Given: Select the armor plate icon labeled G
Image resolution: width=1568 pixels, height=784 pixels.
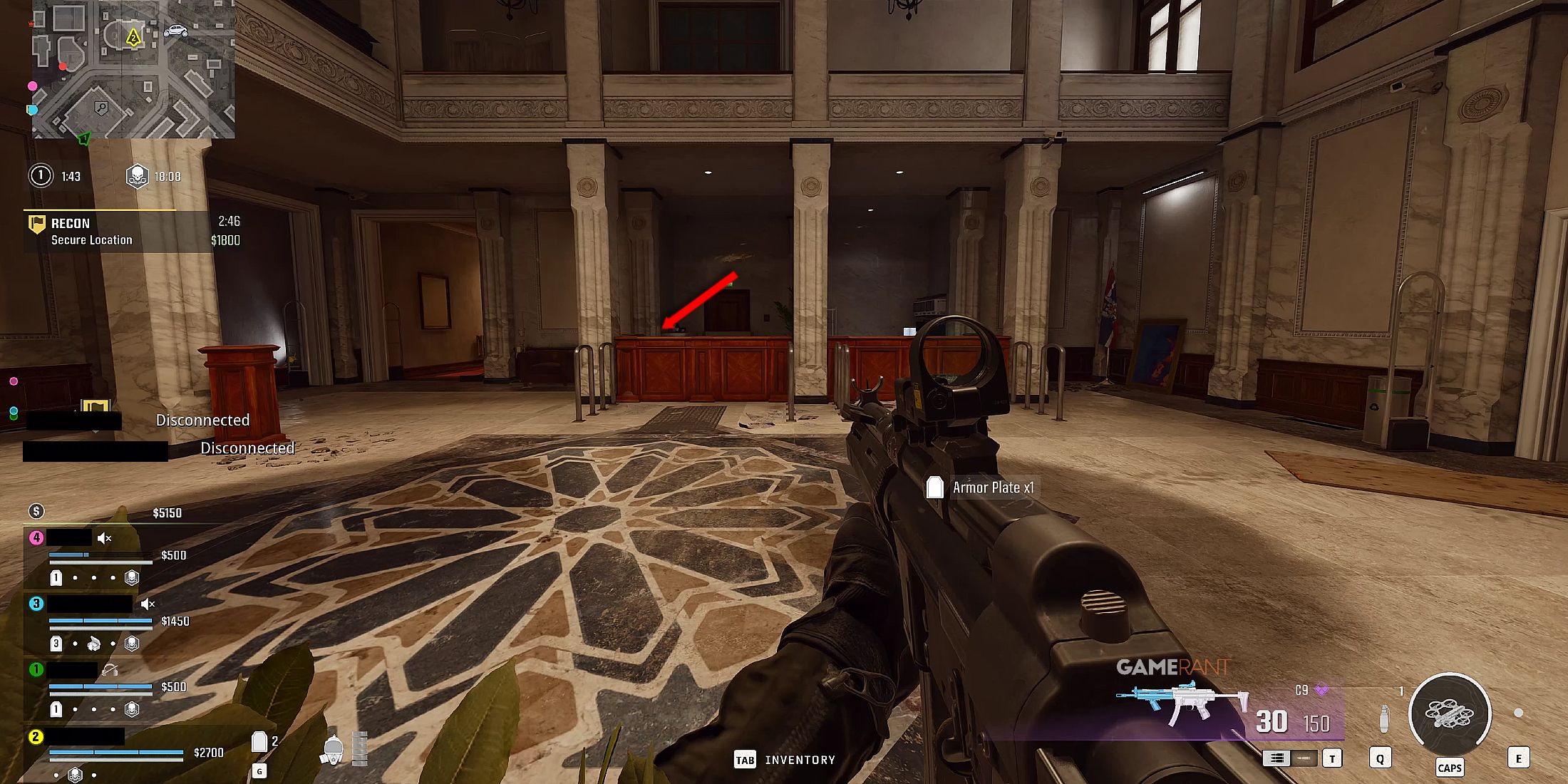Looking at the screenshot, I should click(x=260, y=743).
